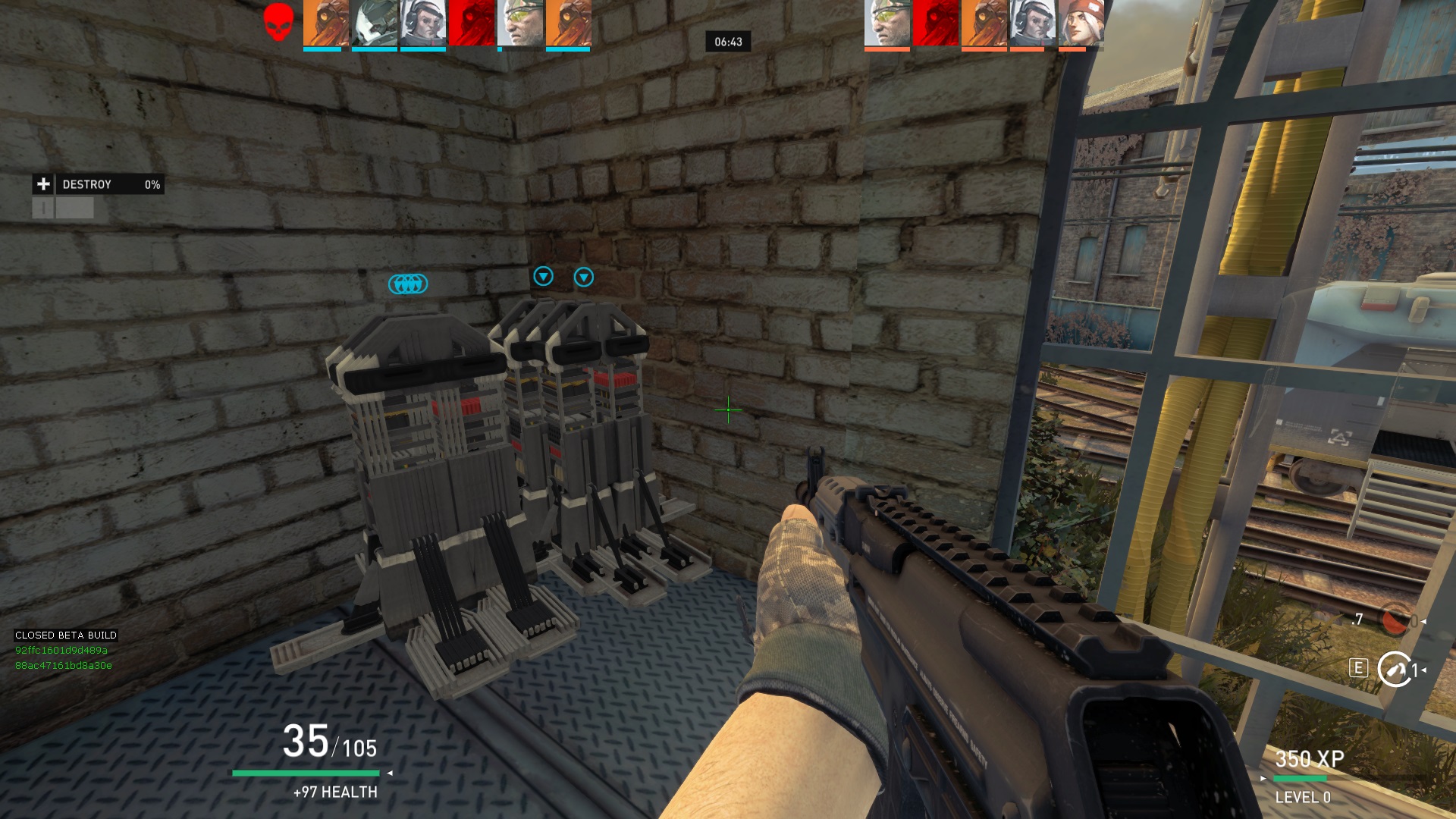Select the plus icon beside DESTROY
The width and height of the screenshot is (1456, 819).
tap(43, 184)
